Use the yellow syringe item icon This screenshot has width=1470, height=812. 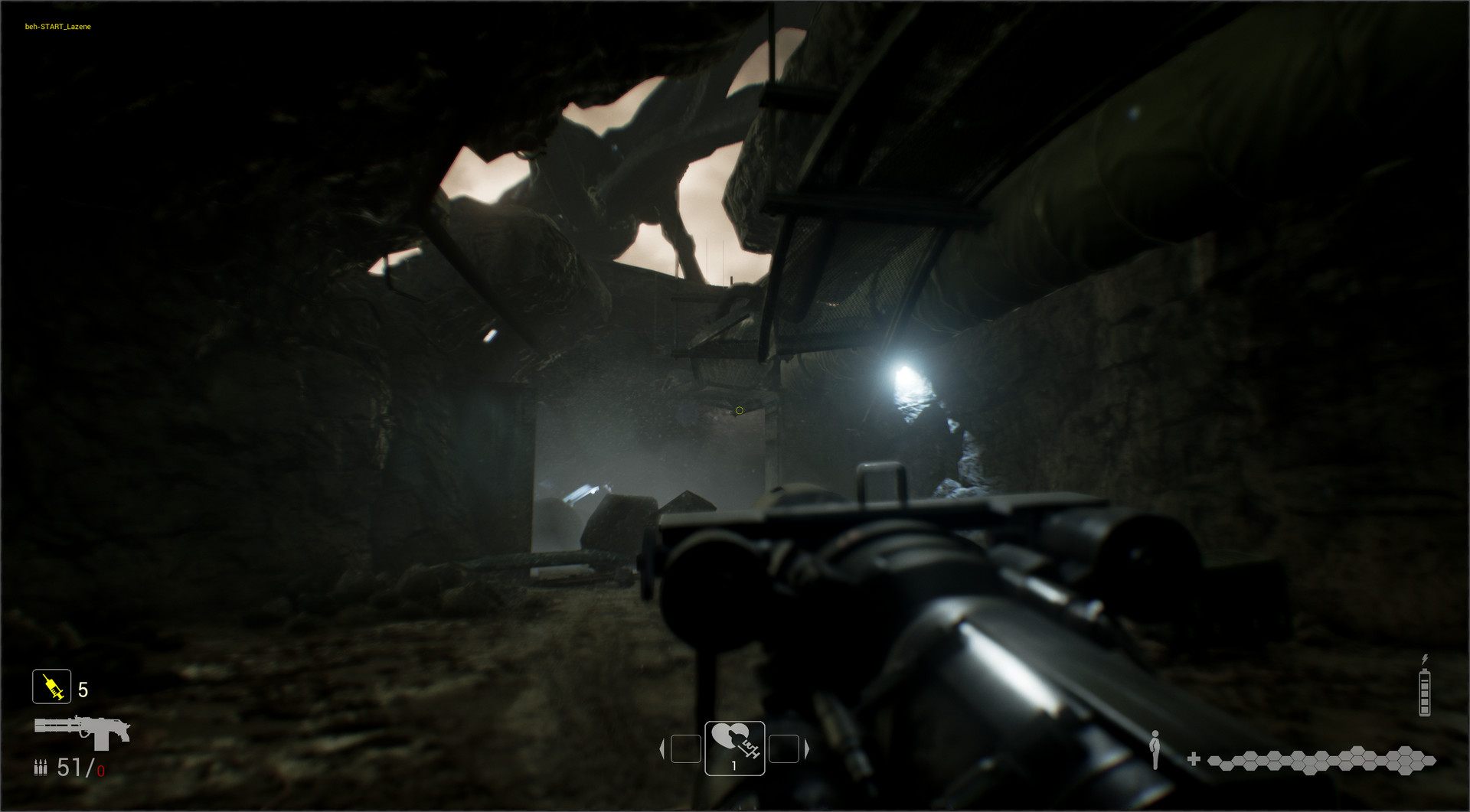coord(52,686)
